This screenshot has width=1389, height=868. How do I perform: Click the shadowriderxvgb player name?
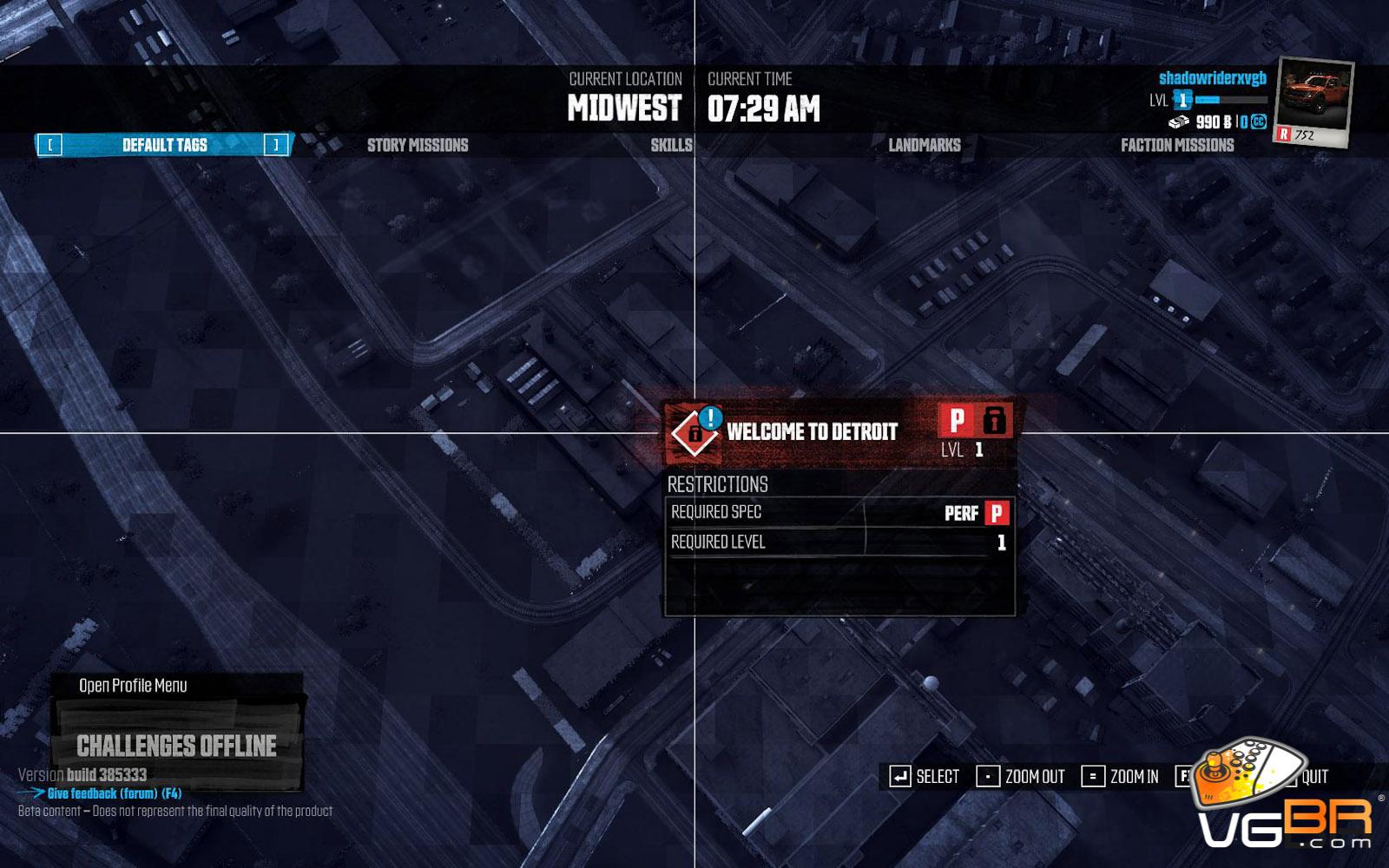(1212, 78)
